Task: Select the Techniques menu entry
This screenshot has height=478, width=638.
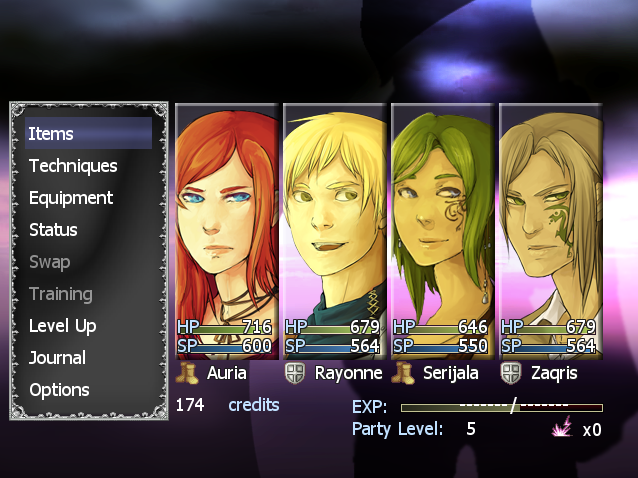Action: (x=73, y=166)
